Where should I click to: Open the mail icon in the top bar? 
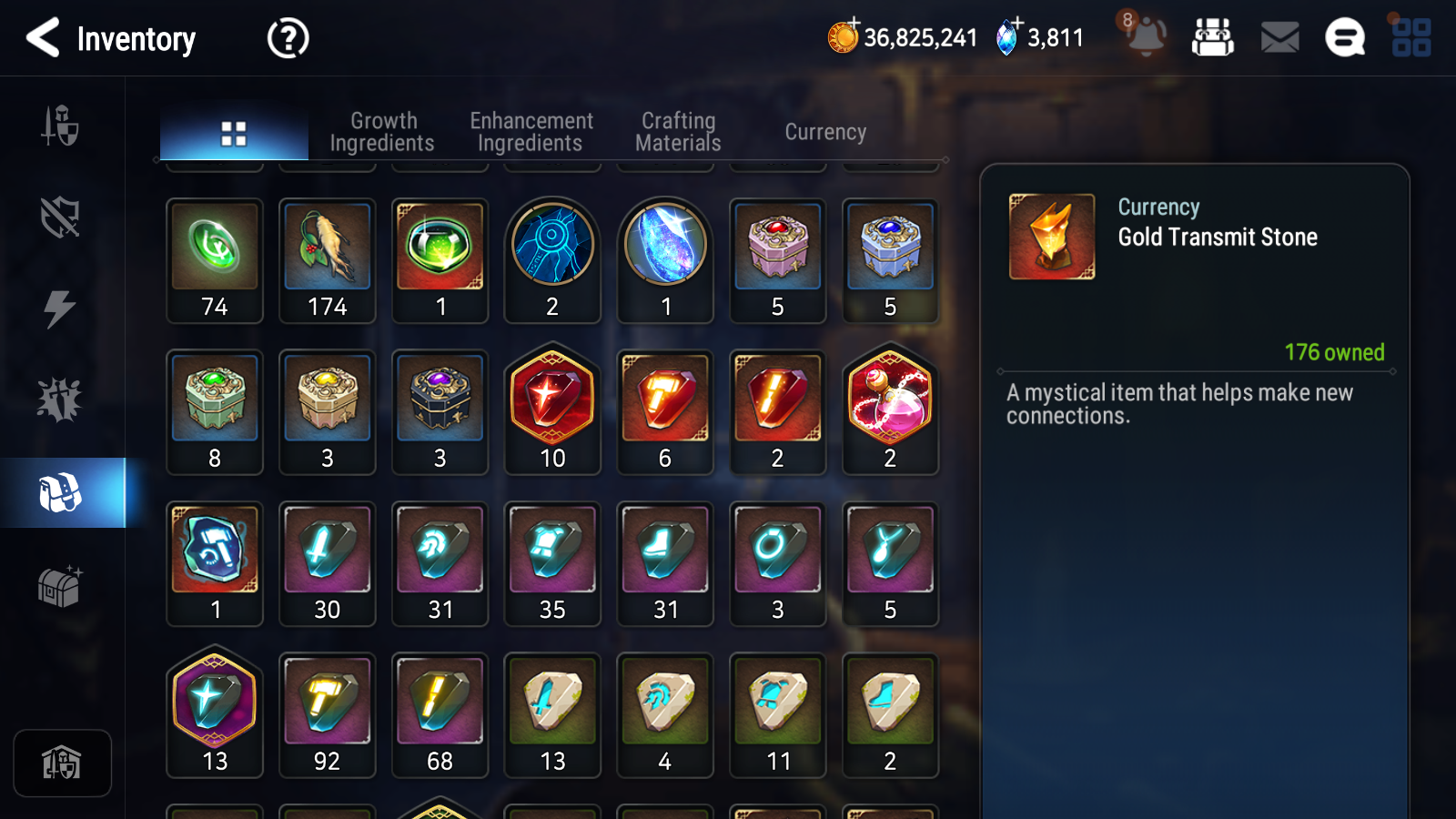click(1279, 38)
